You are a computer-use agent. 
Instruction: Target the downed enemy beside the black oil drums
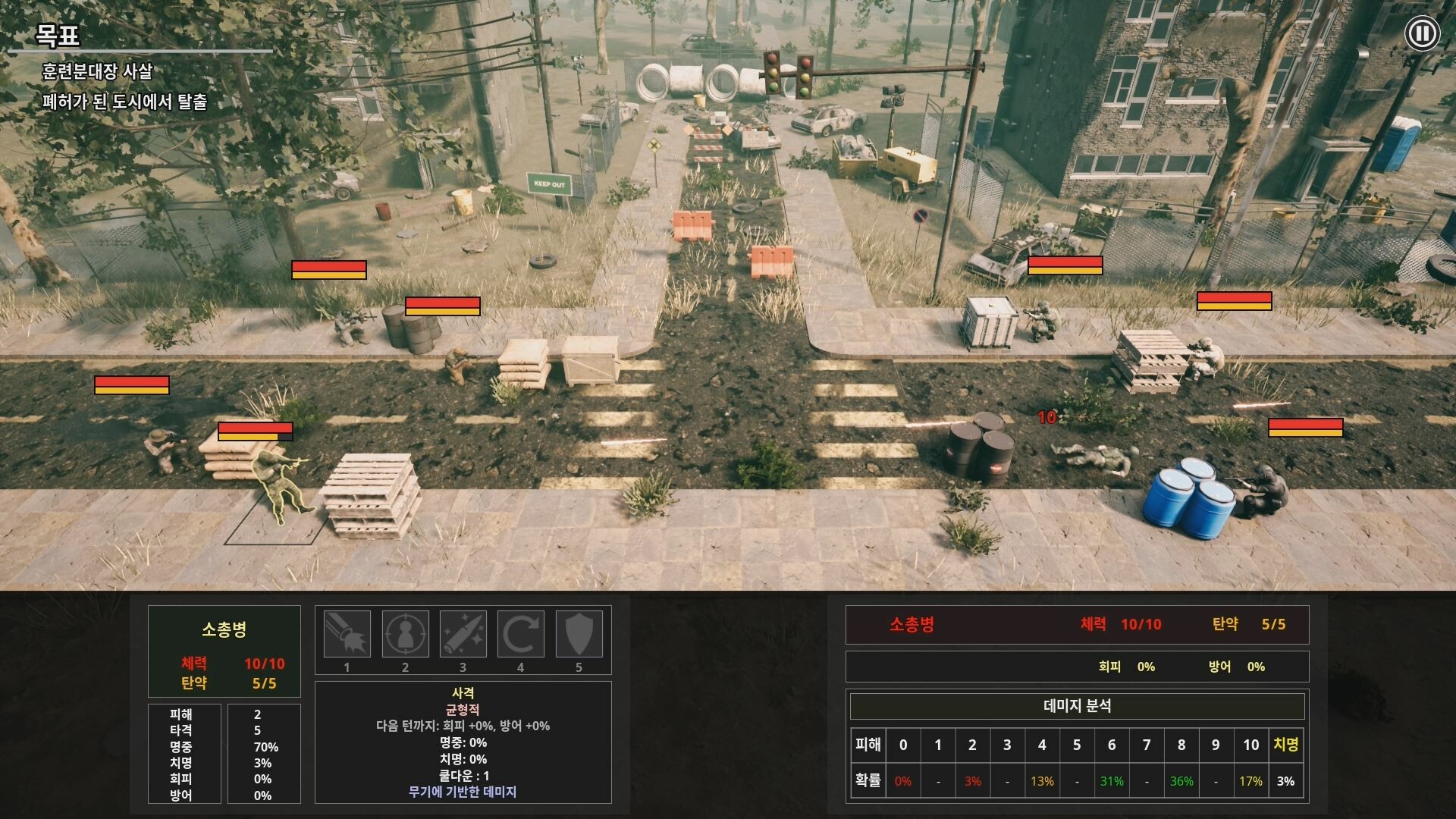click(x=1088, y=455)
